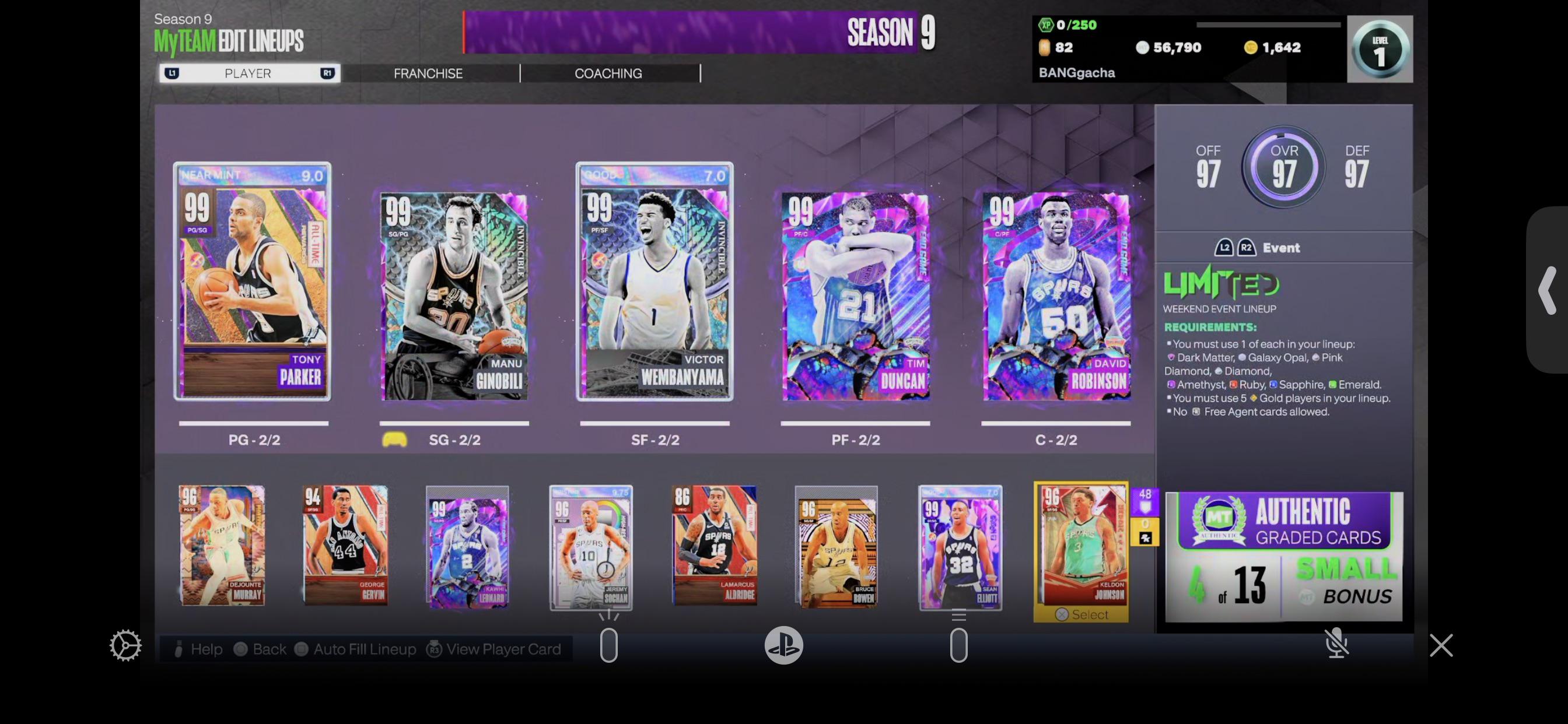The image size is (1568, 724).
Task: Select the Player tab
Action: tap(248, 73)
